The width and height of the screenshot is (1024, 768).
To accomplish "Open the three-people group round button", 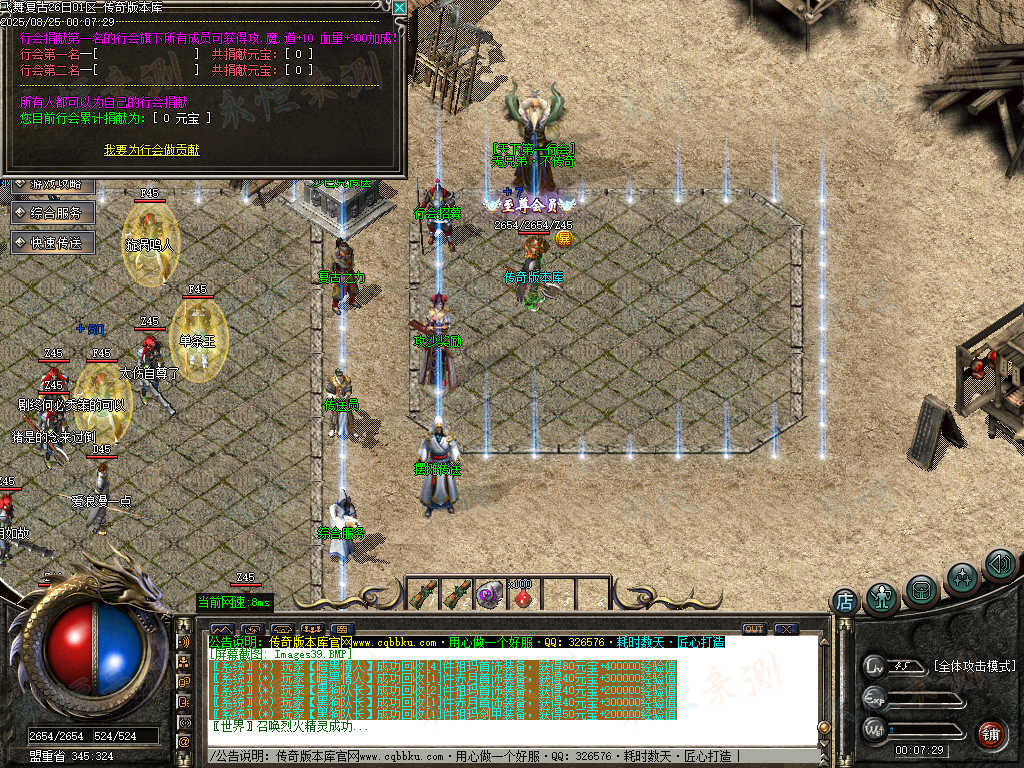I will click(963, 578).
